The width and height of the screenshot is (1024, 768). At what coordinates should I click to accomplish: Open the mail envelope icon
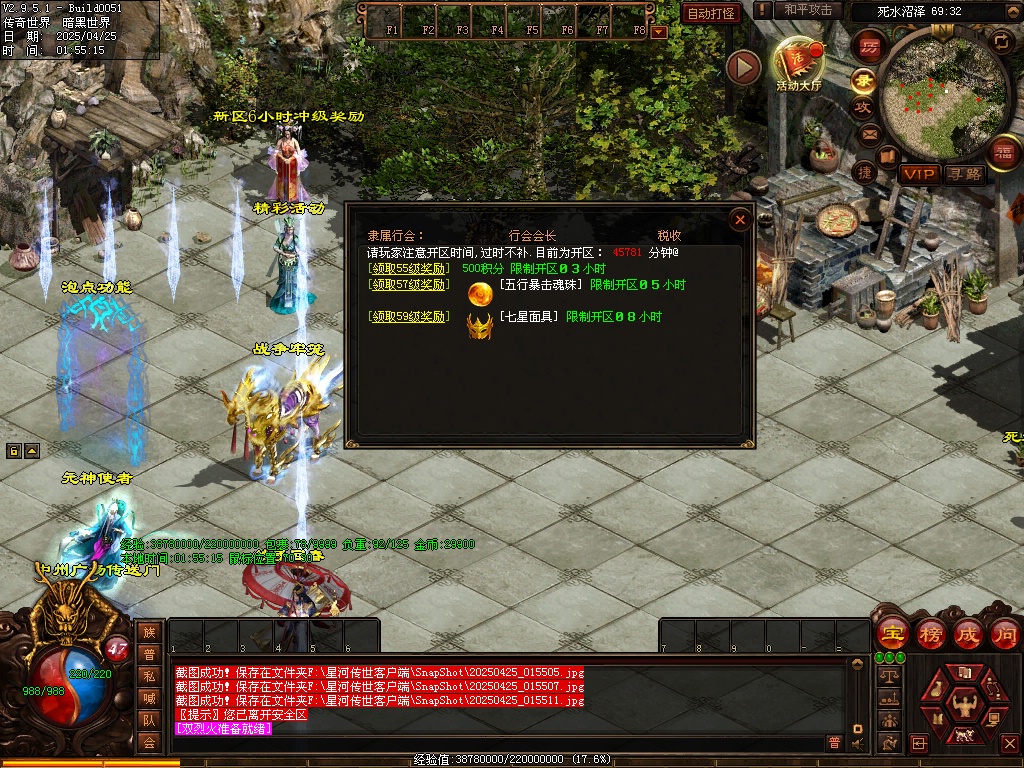[869, 133]
